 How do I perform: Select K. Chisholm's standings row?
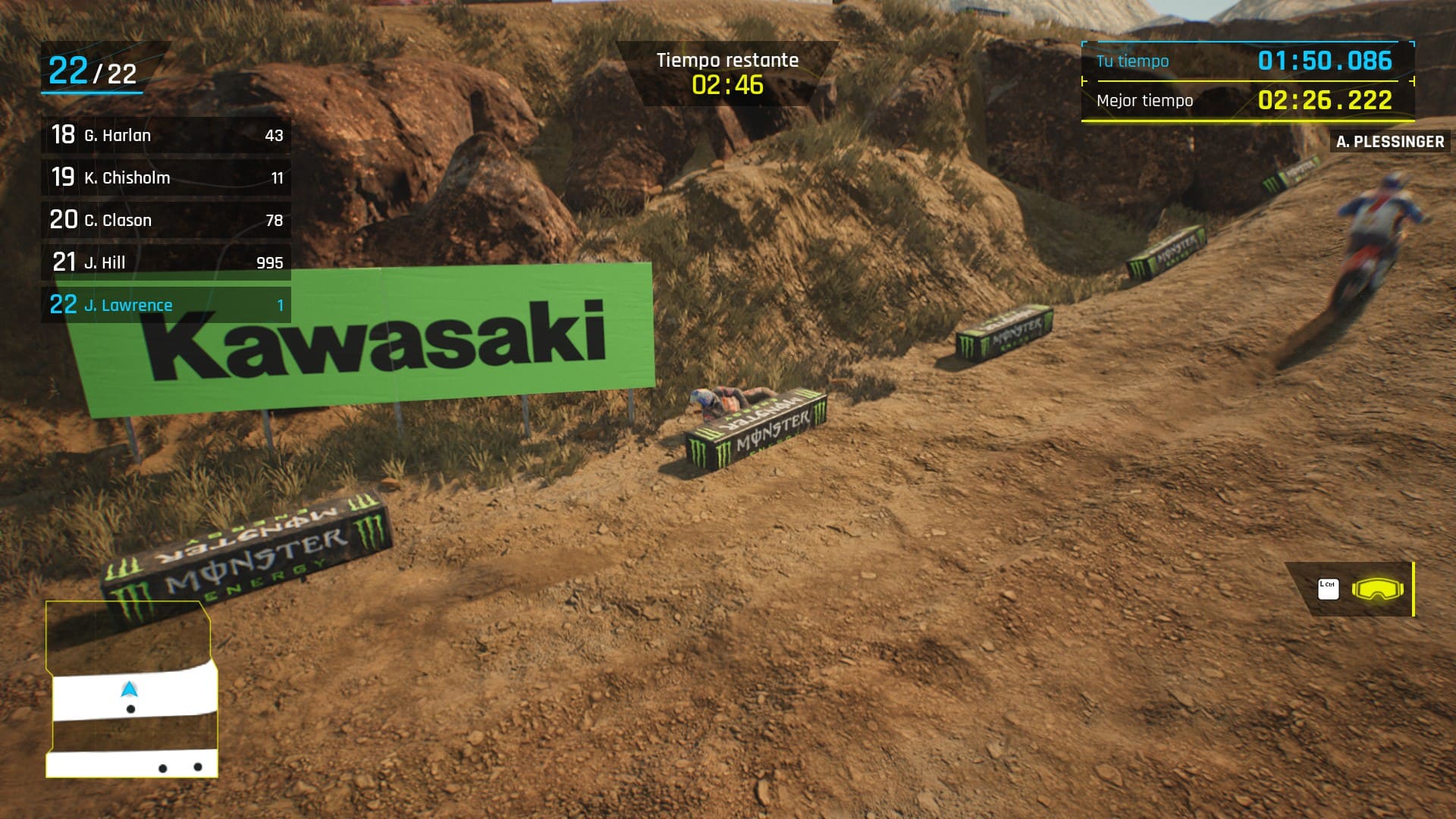click(165, 178)
